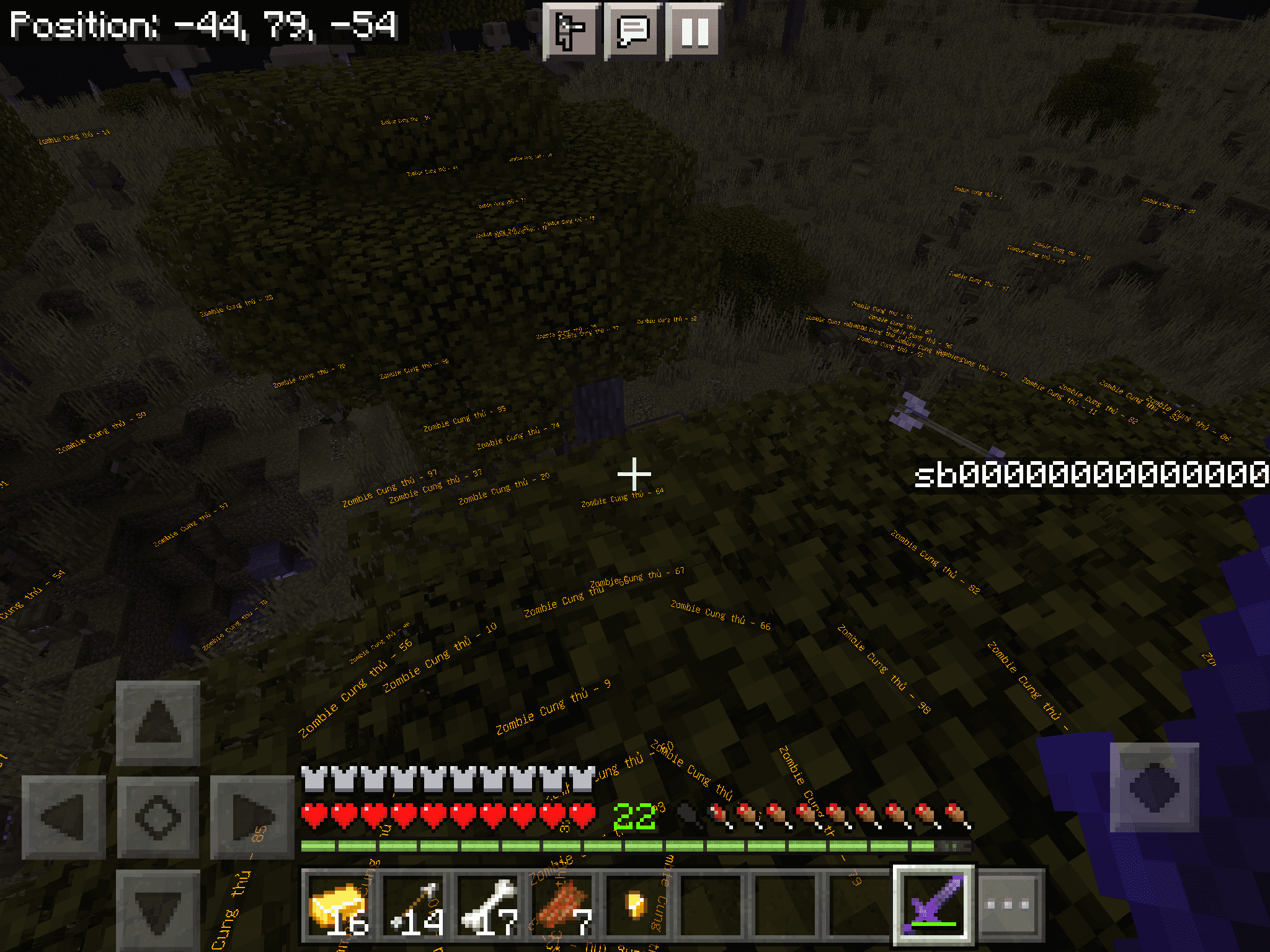Select the arrows hotbar slot
Screen dimensions: 1270x952
pyautogui.click(x=414, y=906)
